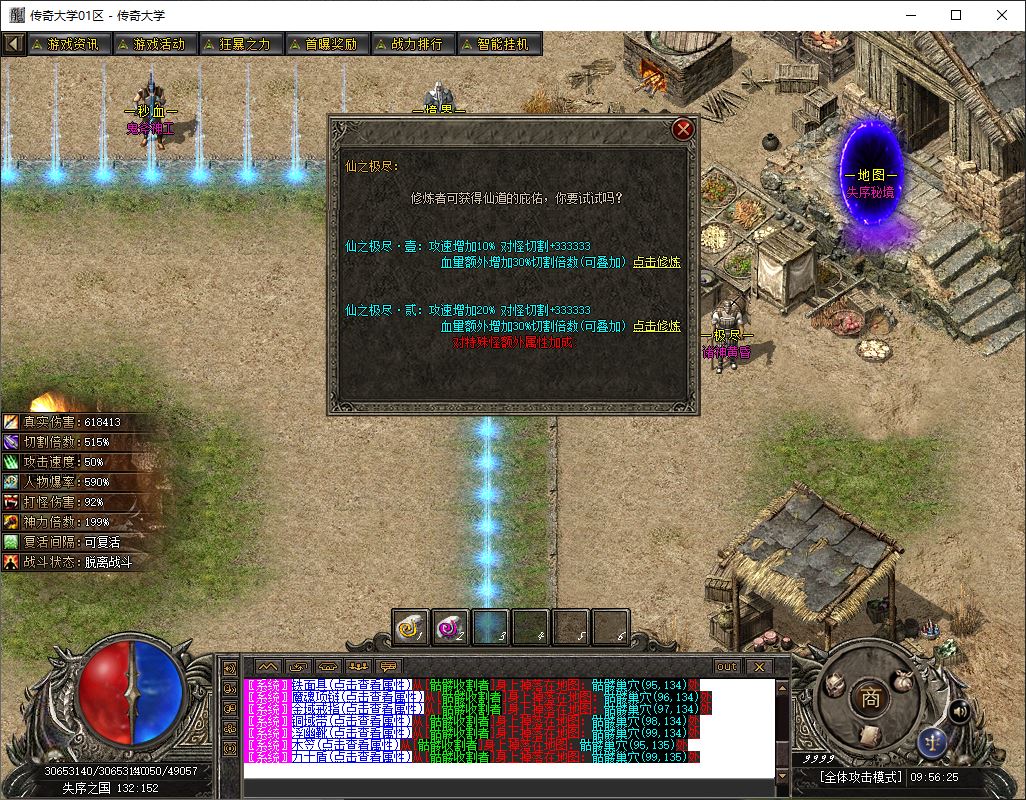Collapse the top menu with the arrow button
The image size is (1026, 800).
pos(13,44)
